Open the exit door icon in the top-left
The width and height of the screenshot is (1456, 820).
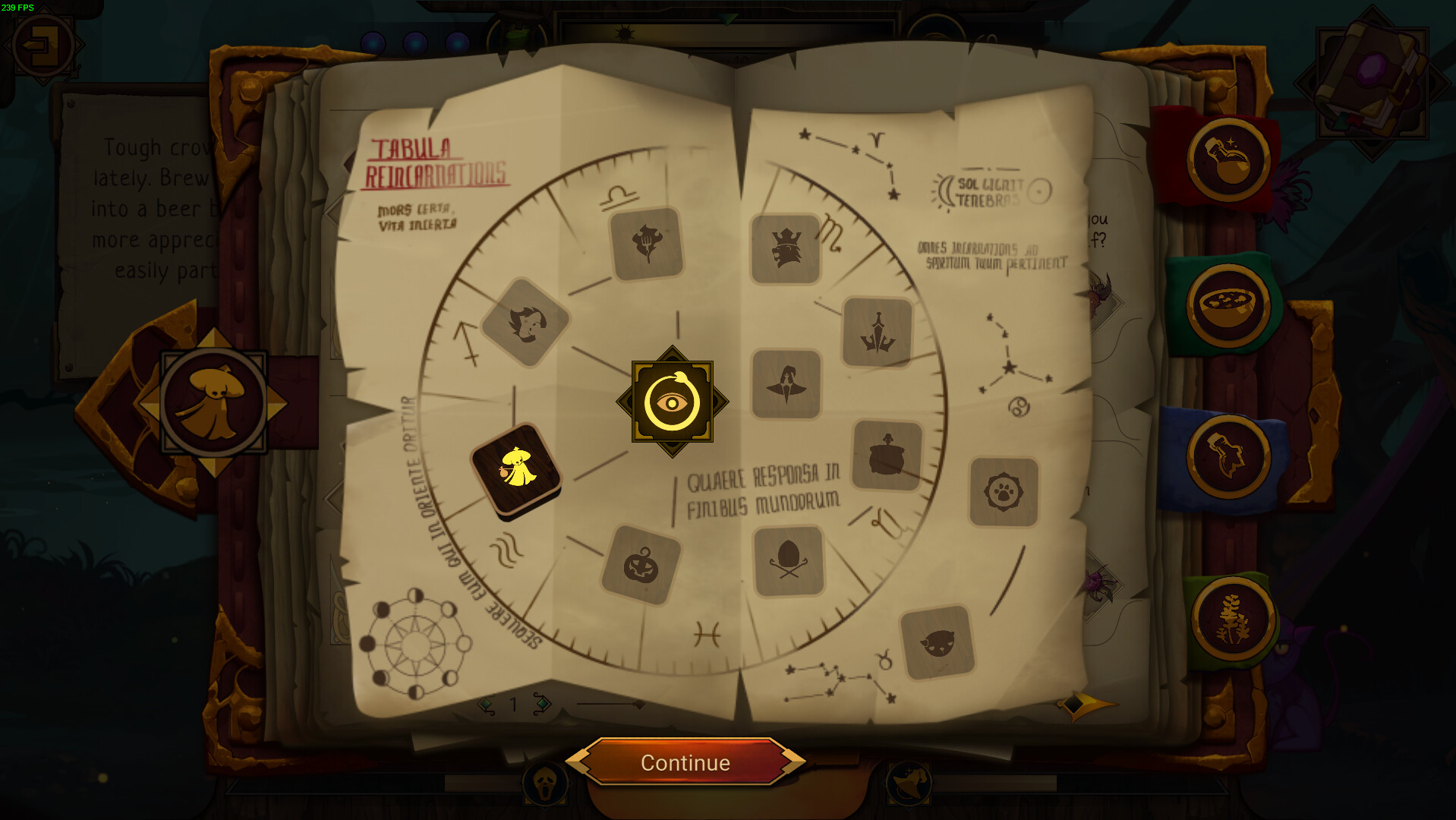(43, 43)
